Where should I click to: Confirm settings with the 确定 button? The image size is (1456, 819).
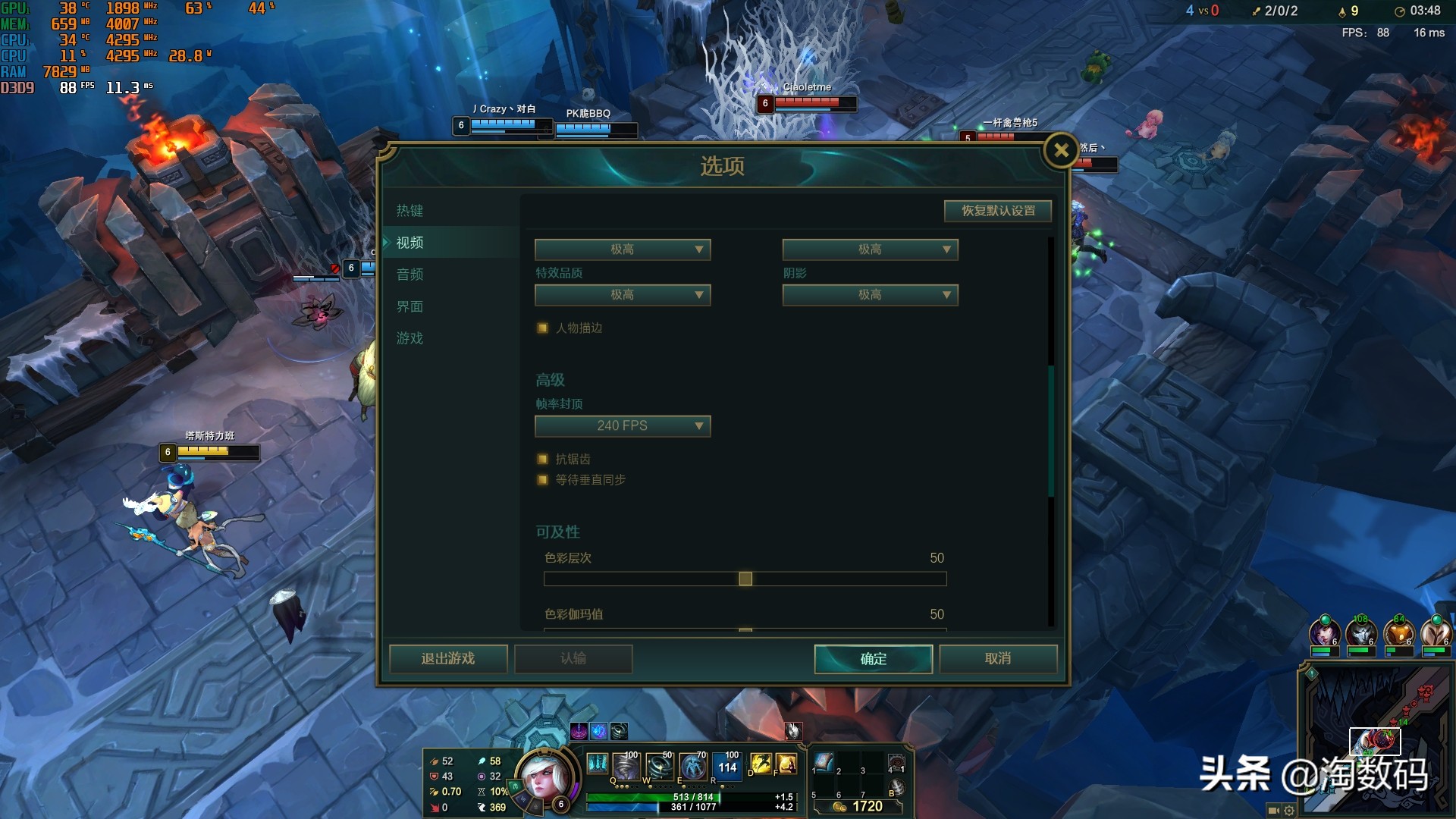(x=873, y=659)
